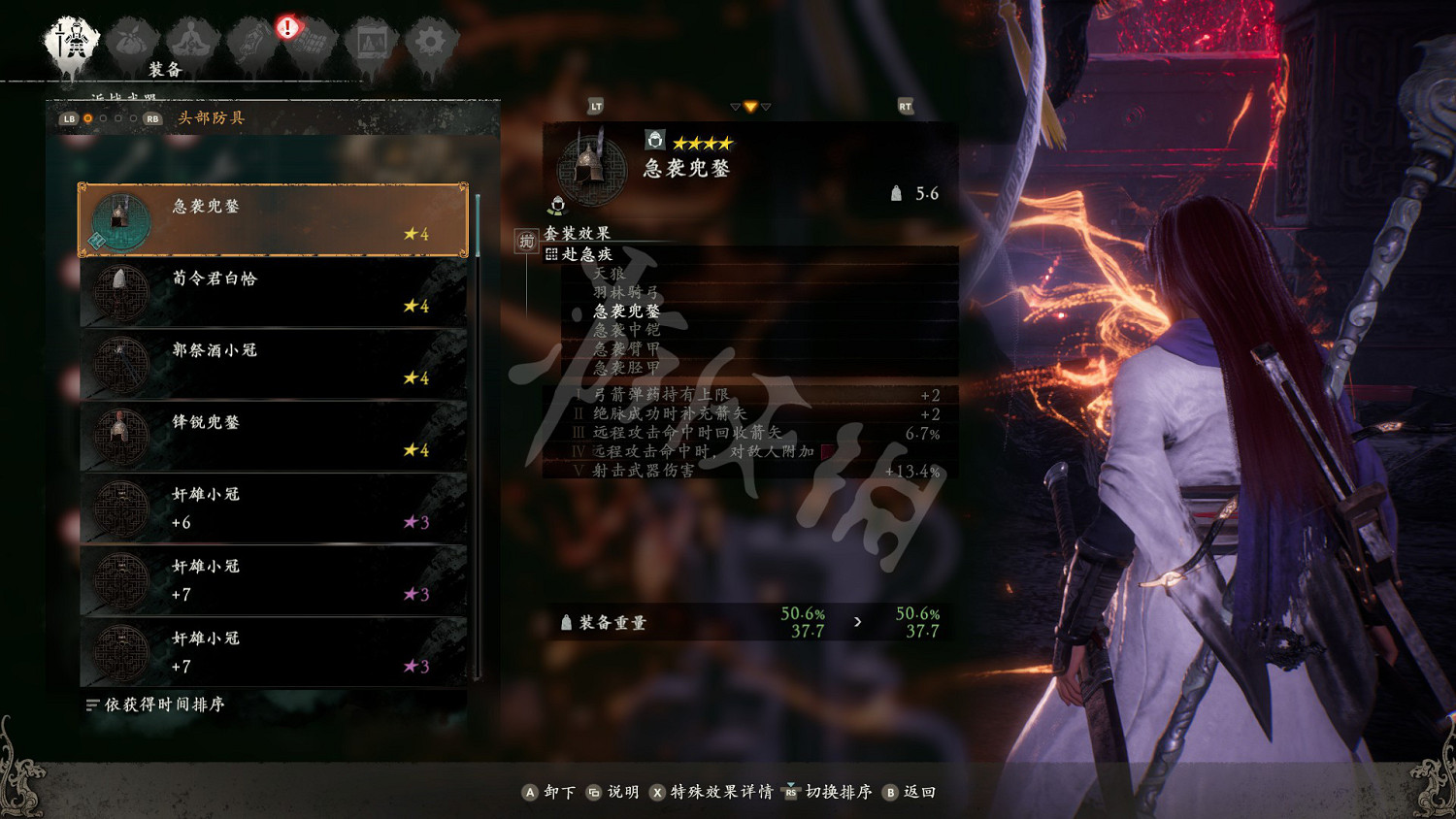Select the 急袭兜鍪 helmet row
1456x819 pixels.
[x=273, y=220]
